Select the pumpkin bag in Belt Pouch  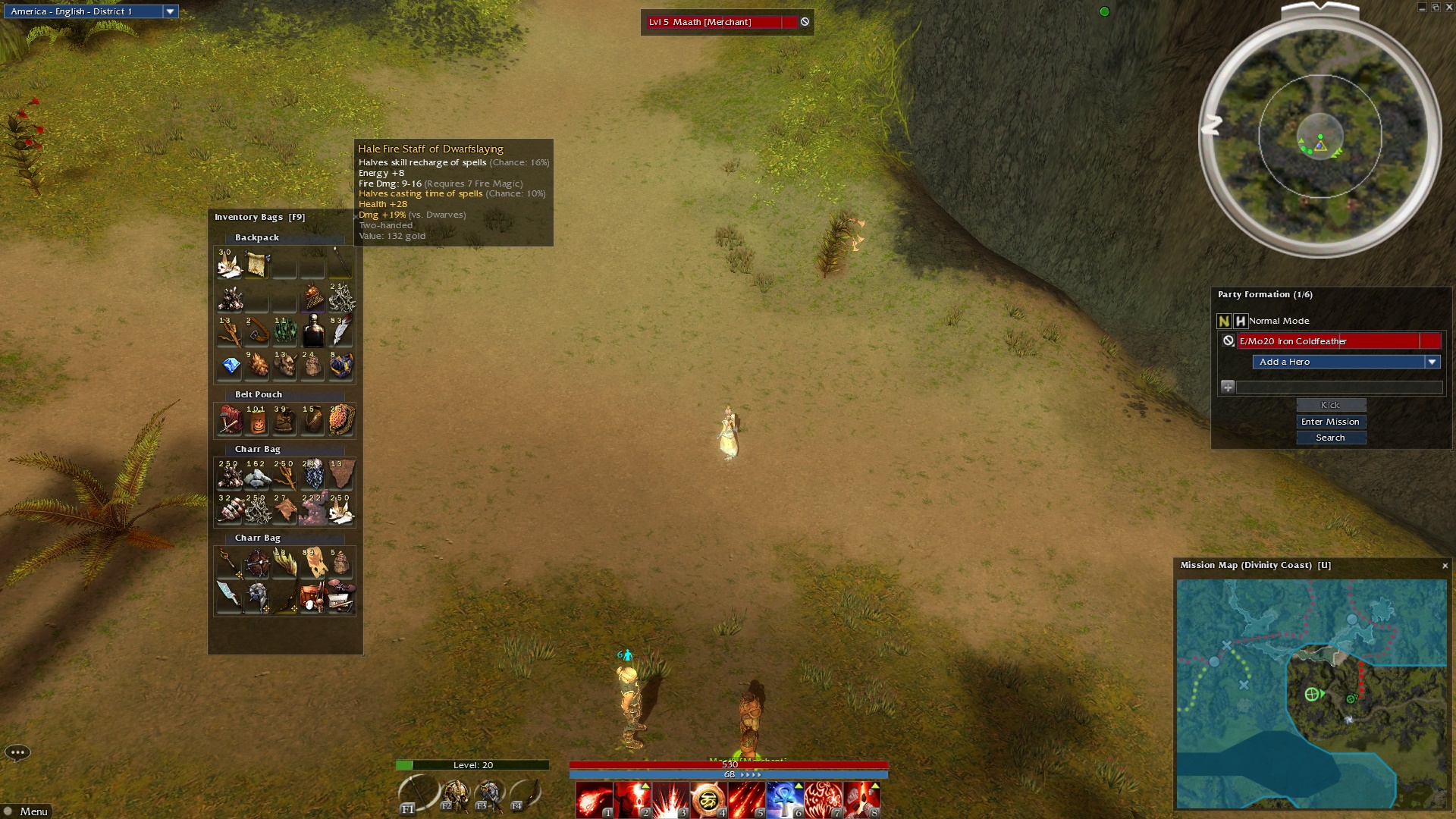(x=257, y=421)
